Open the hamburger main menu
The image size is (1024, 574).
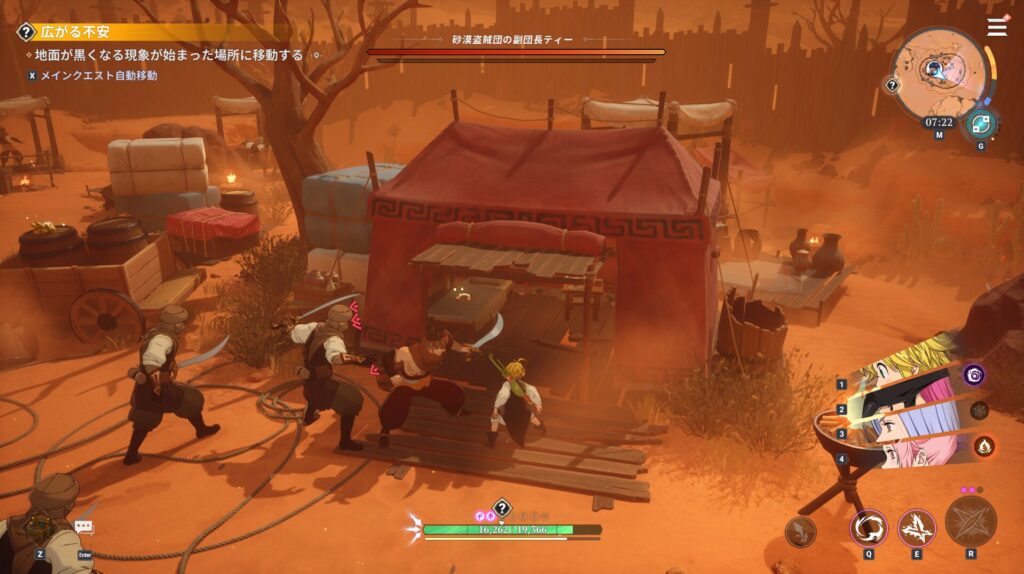(x=997, y=28)
